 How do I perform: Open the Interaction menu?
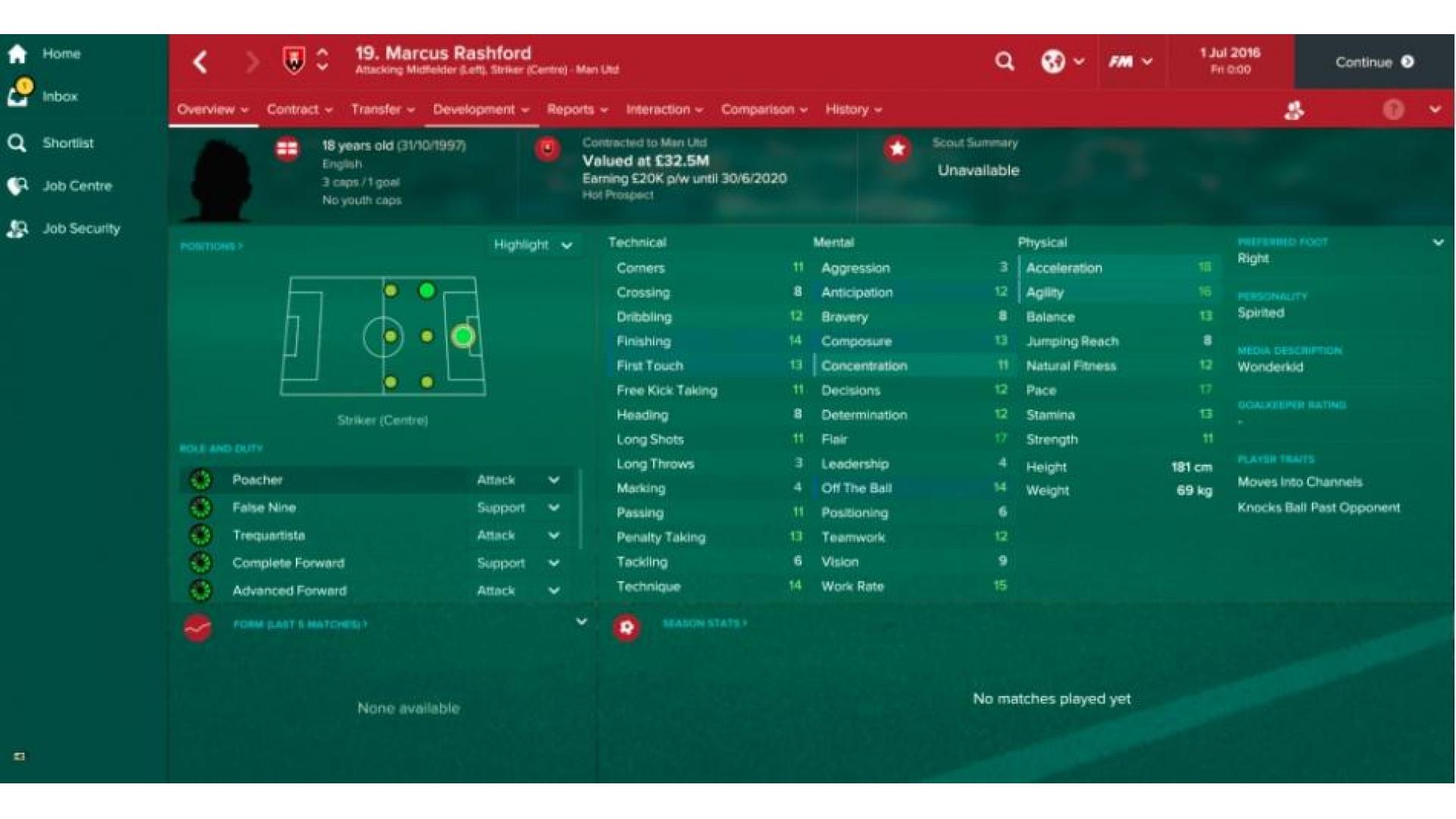(658, 109)
